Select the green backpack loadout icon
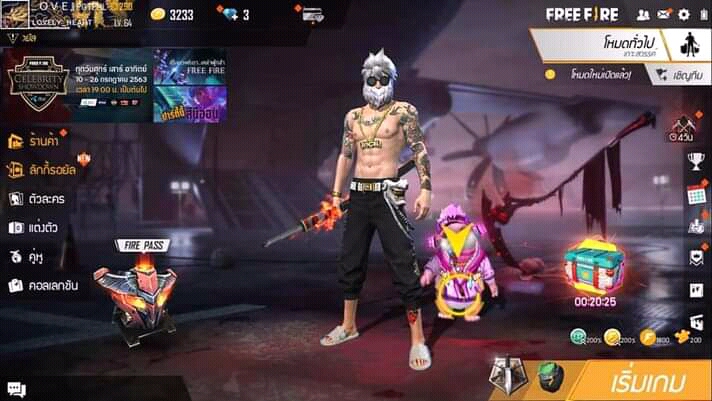 pos(548,376)
